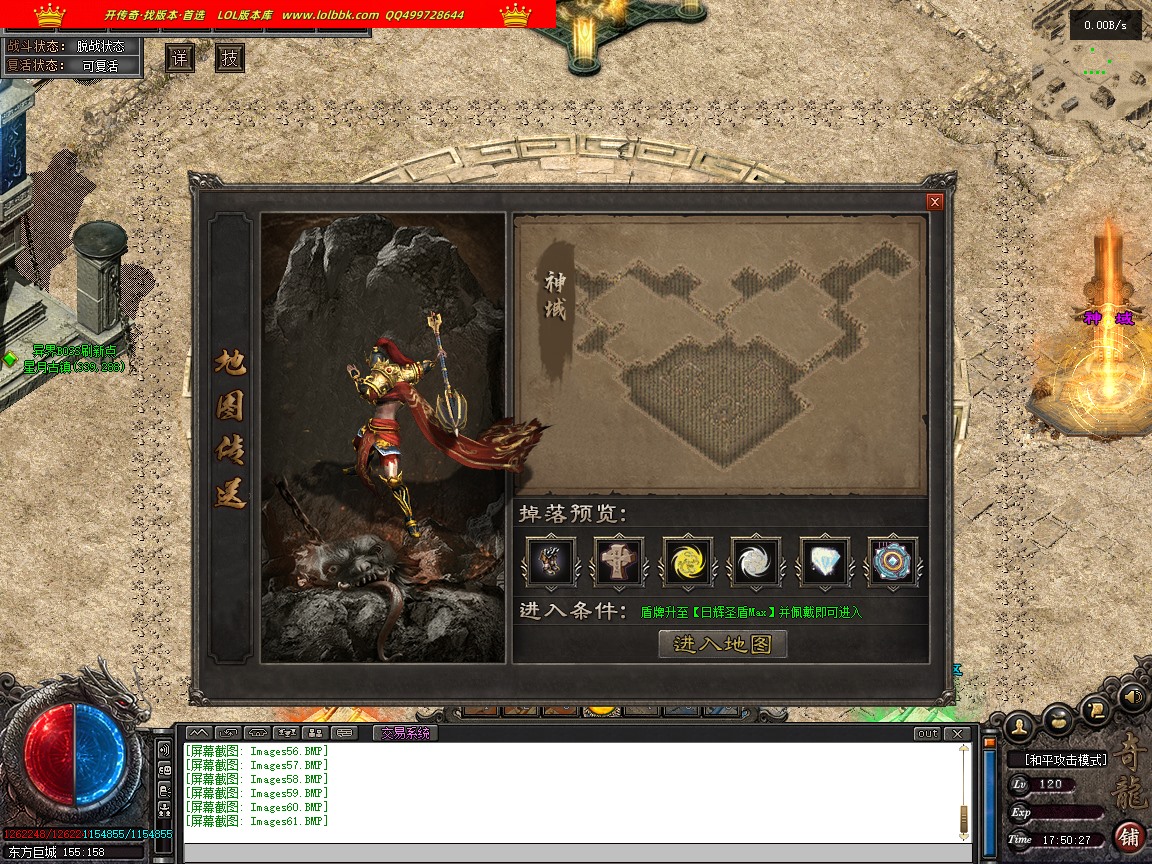Viewport: 1152px width, 864px height.
Task: Open the 交易系统 trade system
Action: 406,733
